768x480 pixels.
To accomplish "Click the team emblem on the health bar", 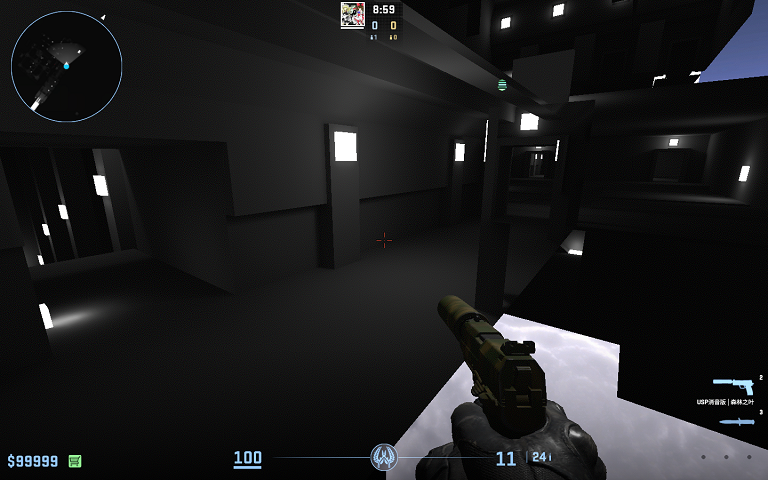I will coord(384,458).
